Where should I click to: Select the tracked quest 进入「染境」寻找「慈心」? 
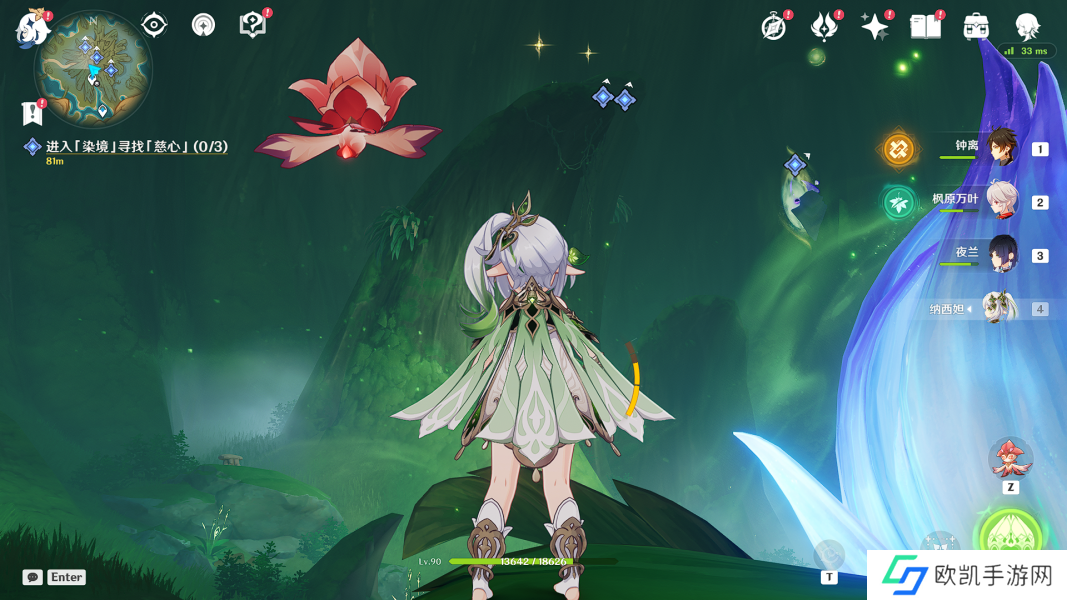(136, 147)
